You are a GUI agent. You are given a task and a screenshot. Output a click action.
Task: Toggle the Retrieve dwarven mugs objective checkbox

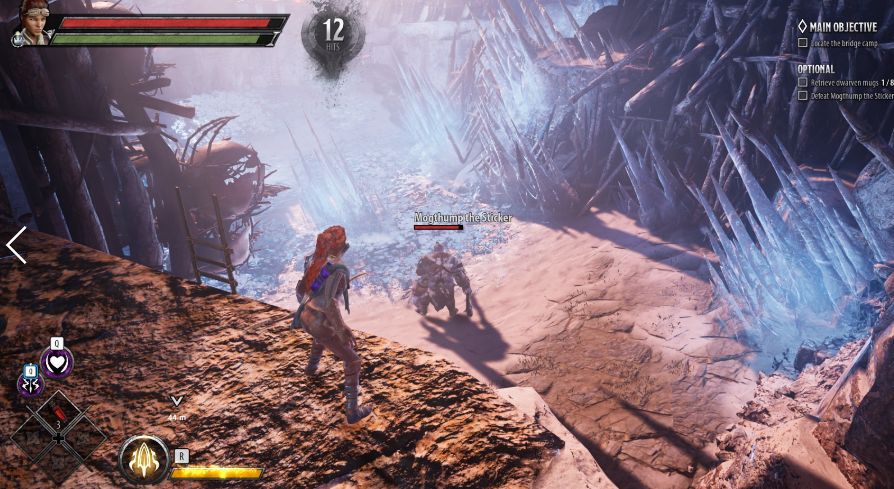tap(803, 82)
